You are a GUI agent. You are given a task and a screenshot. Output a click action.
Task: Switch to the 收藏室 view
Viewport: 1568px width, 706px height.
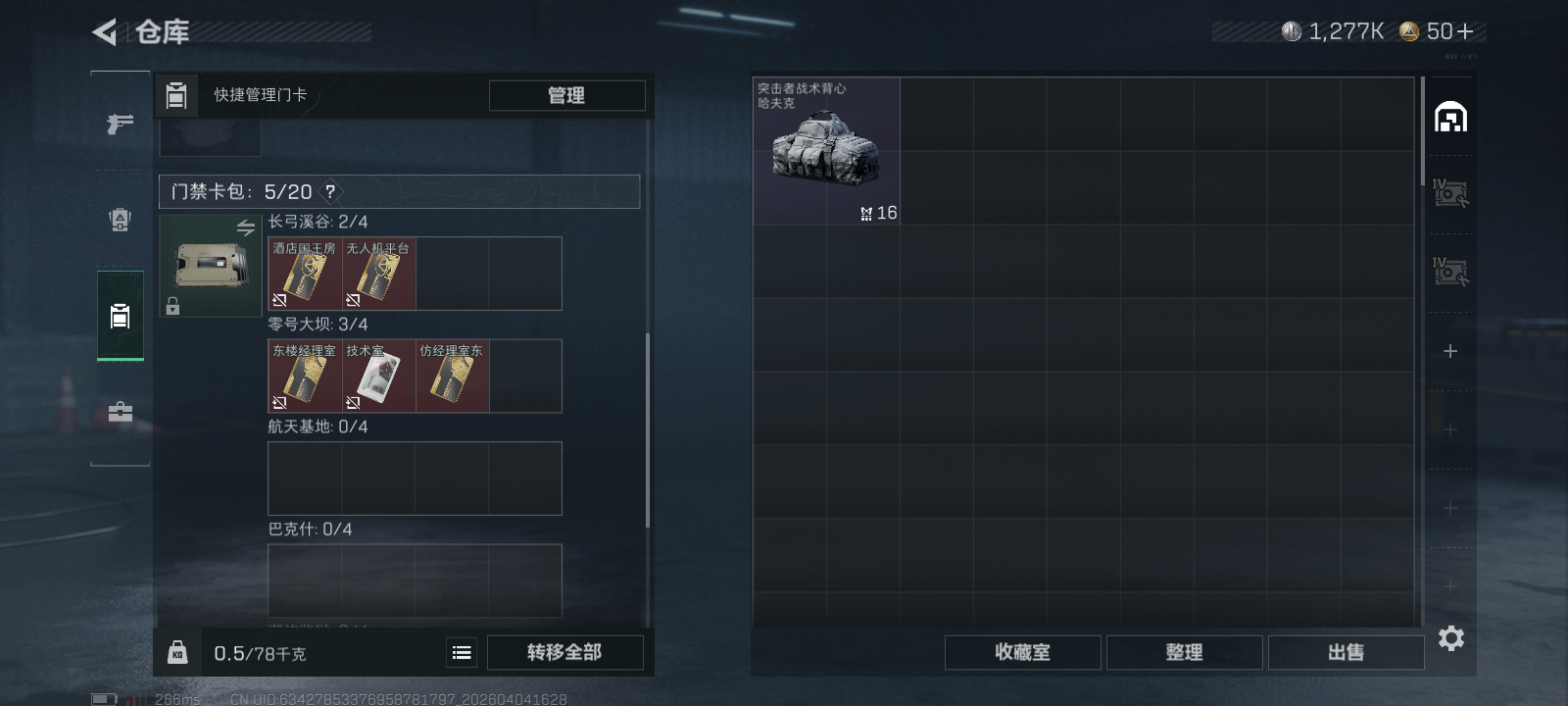coord(1022,652)
